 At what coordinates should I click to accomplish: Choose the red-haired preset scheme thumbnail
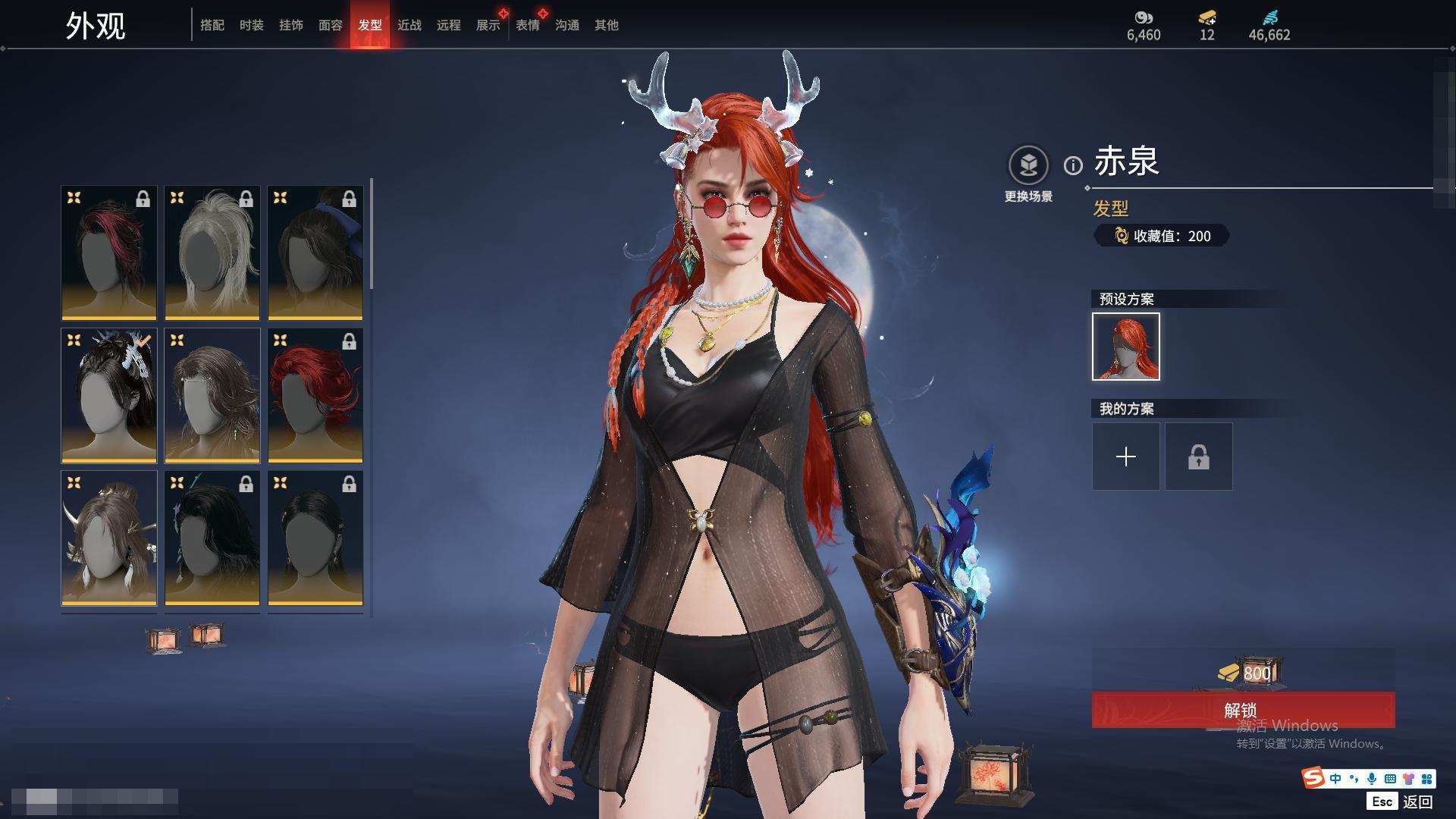pos(1126,347)
